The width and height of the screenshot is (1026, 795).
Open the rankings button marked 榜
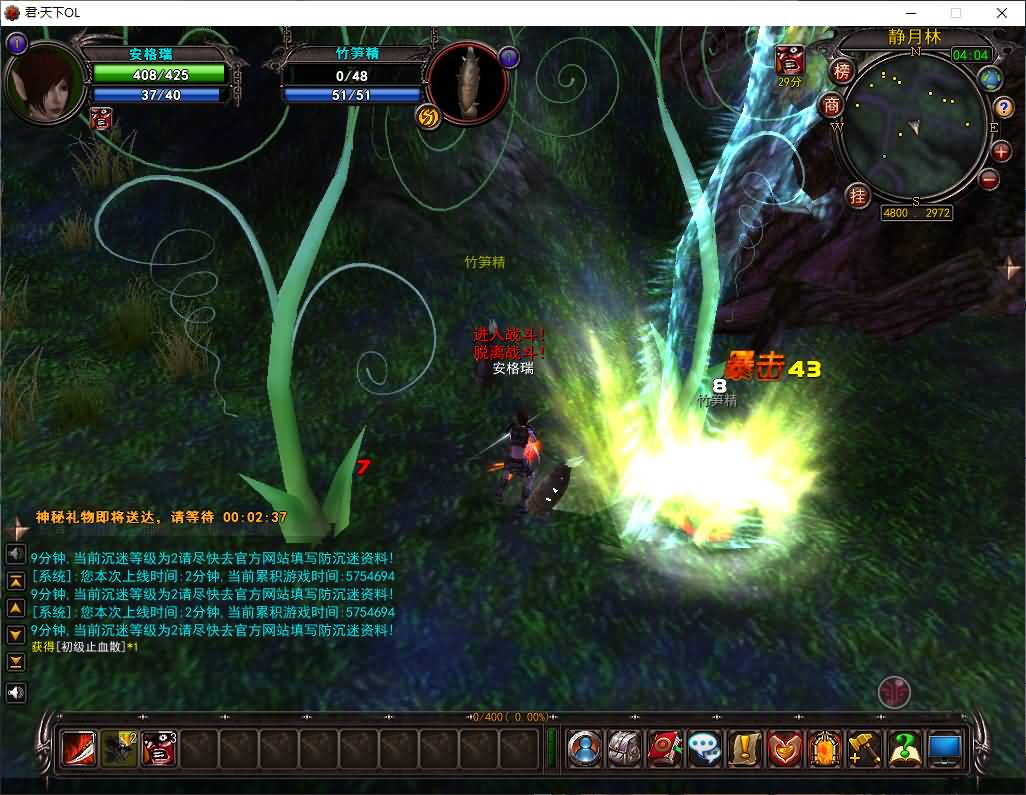coord(842,71)
